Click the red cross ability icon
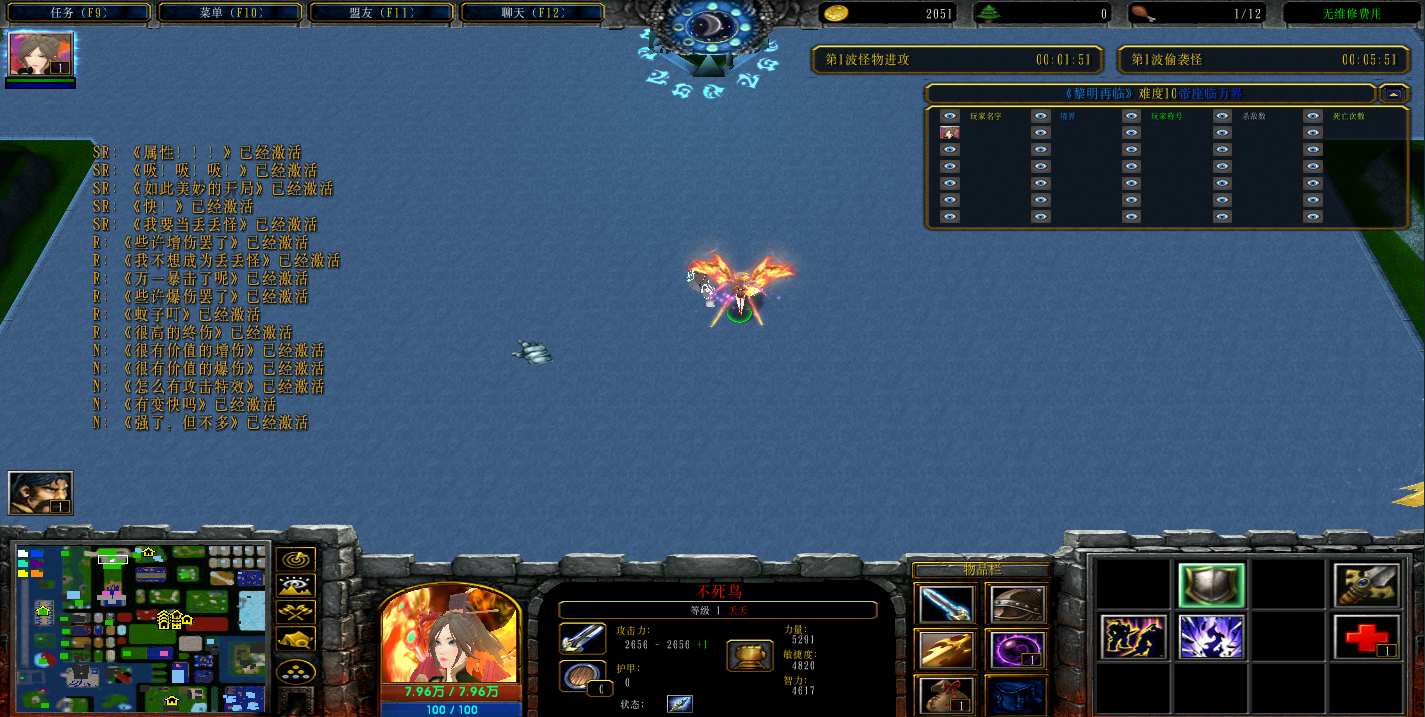The width and height of the screenshot is (1425, 717). (x=1367, y=637)
